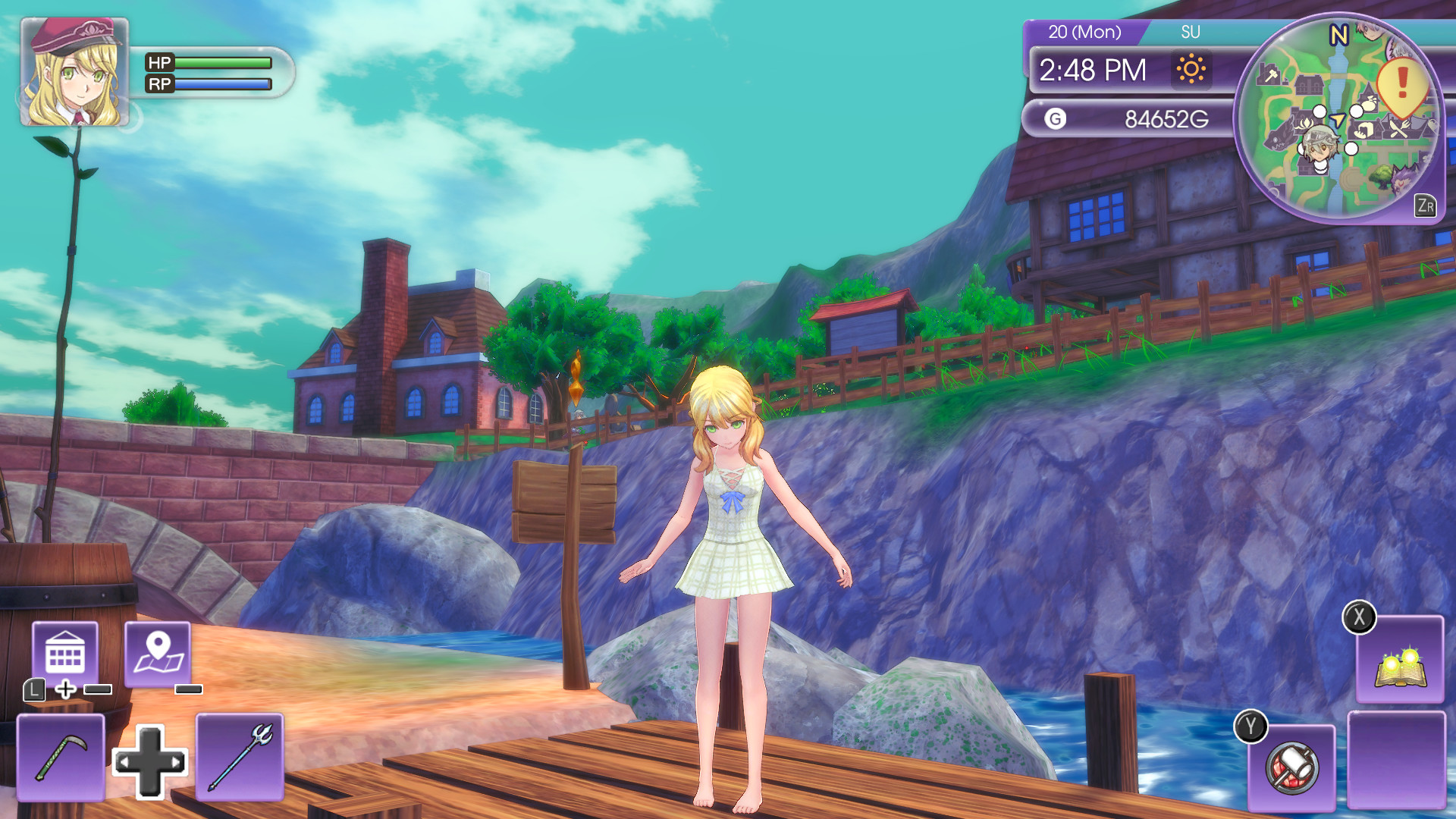Click the sunny weather icon next to the clock

[x=1193, y=70]
